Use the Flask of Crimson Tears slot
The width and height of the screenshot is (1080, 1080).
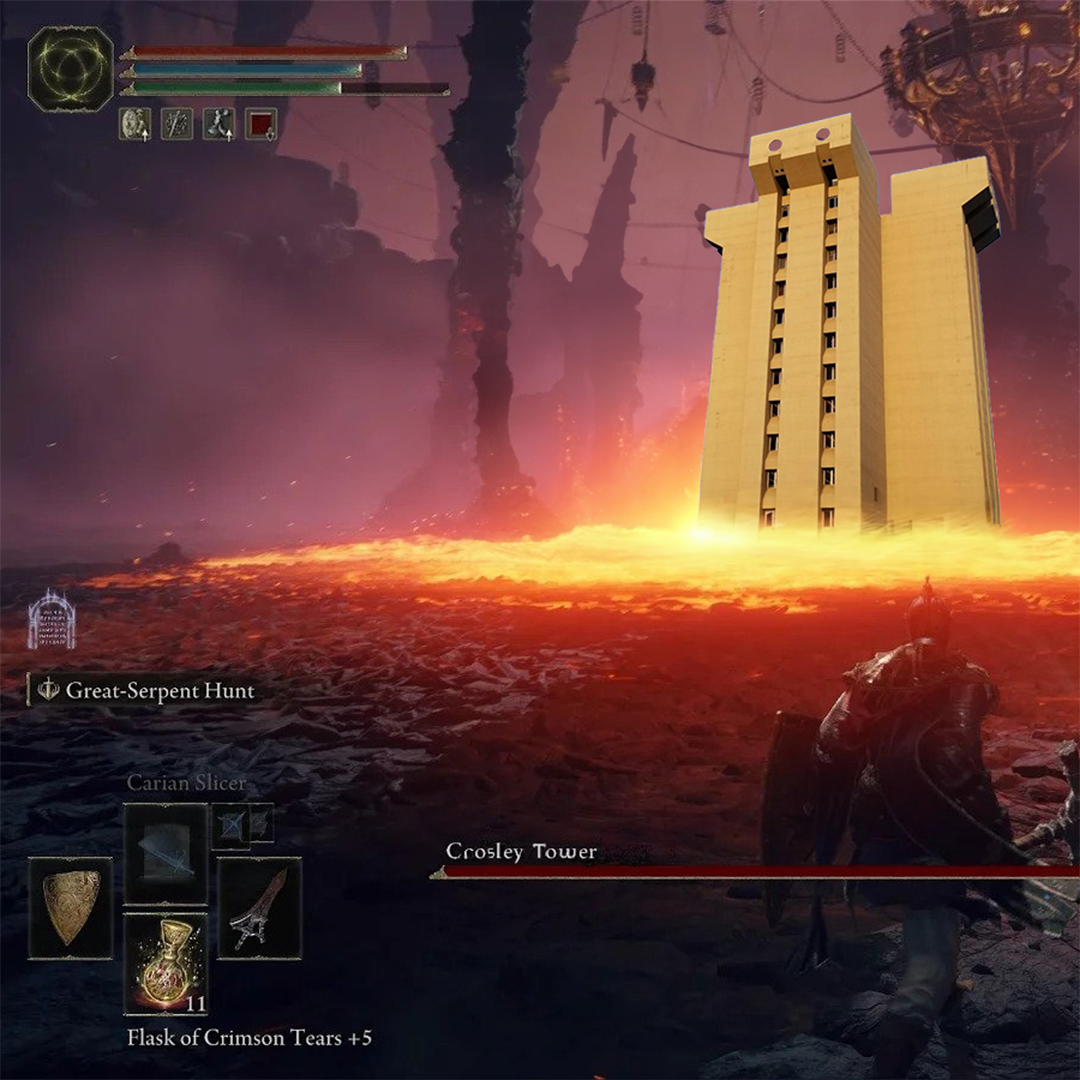(x=165, y=963)
